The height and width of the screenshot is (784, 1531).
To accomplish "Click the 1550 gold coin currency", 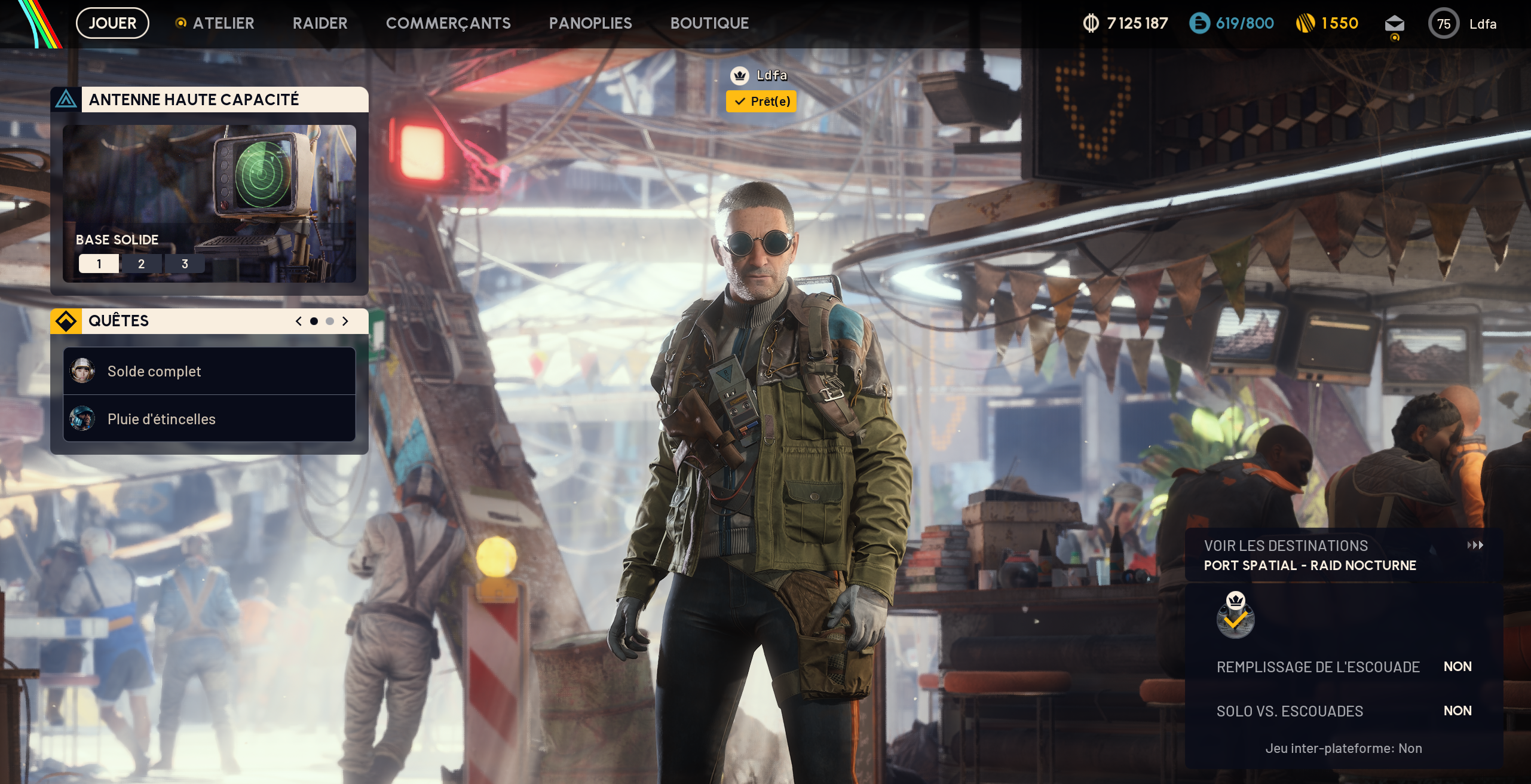I will coord(1327,23).
